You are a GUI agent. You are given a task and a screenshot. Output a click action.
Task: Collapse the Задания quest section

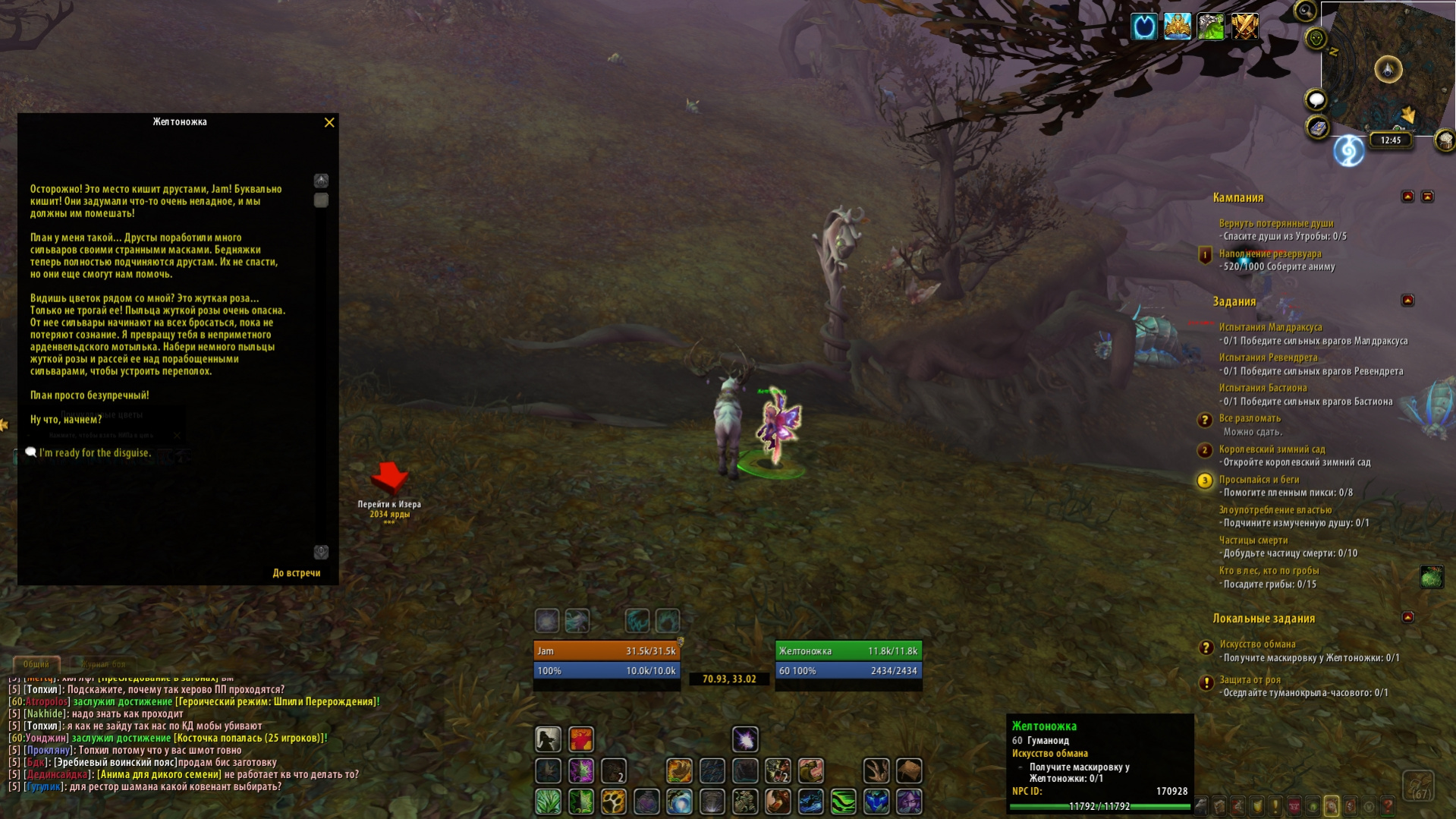point(1407,301)
